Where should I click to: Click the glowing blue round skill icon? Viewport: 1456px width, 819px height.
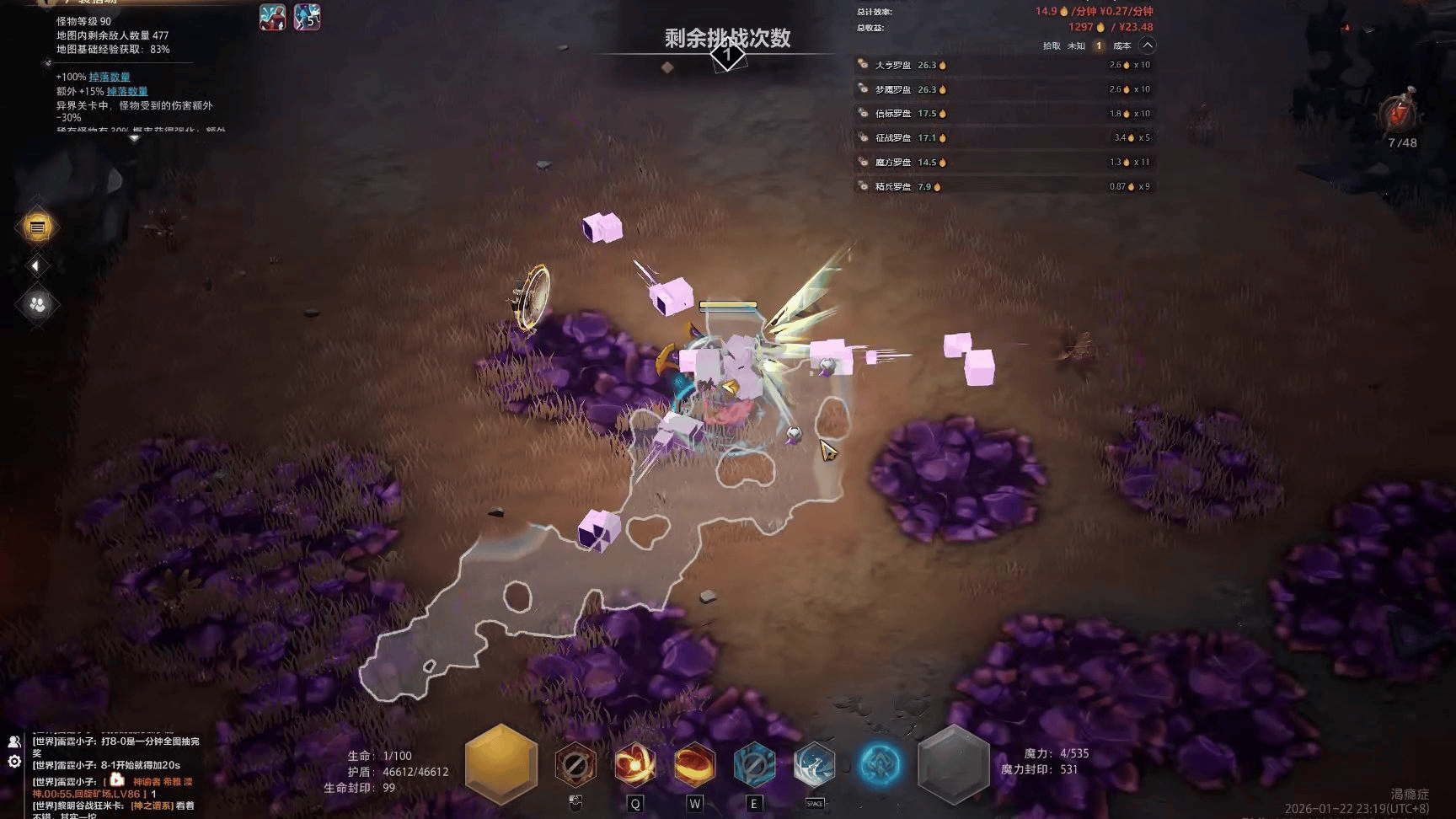(x=880, y=765)
